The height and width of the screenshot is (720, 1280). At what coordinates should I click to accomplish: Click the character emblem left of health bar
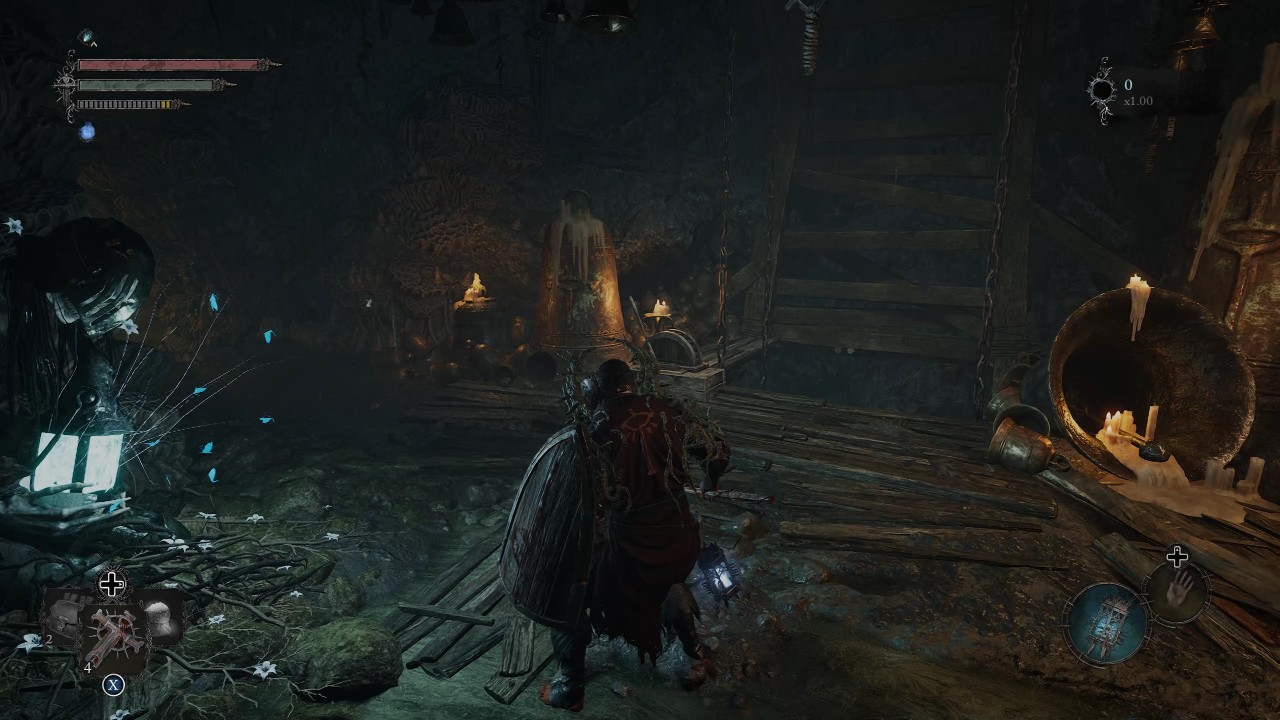pyautogui.click(x=65, y=83)
